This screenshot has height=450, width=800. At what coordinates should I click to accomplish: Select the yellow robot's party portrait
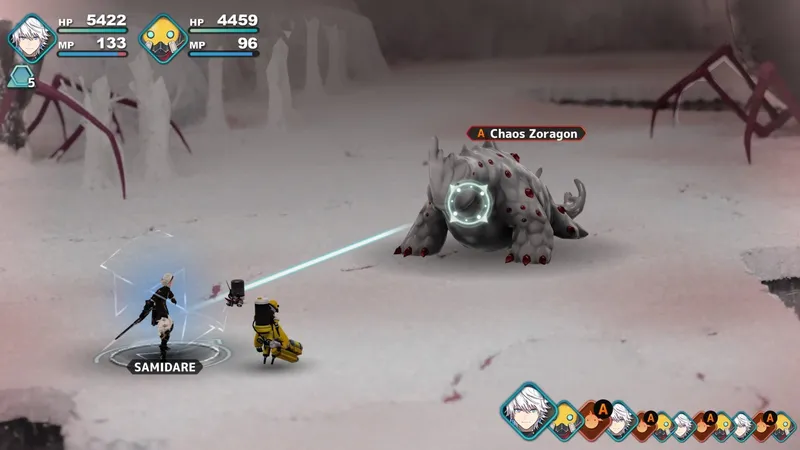(162, 38)
